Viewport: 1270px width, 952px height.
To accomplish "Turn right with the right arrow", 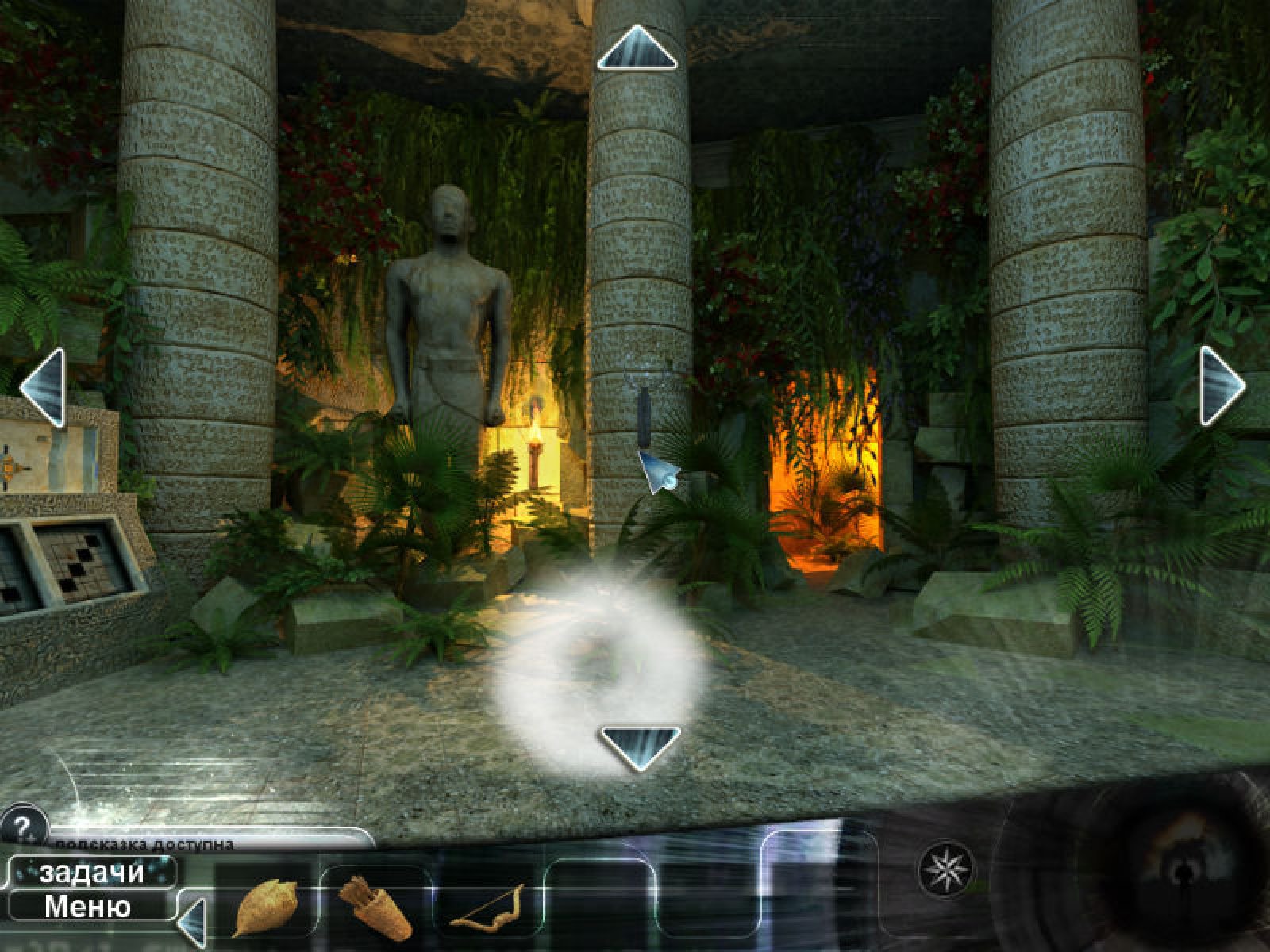I will point(1221,386).
